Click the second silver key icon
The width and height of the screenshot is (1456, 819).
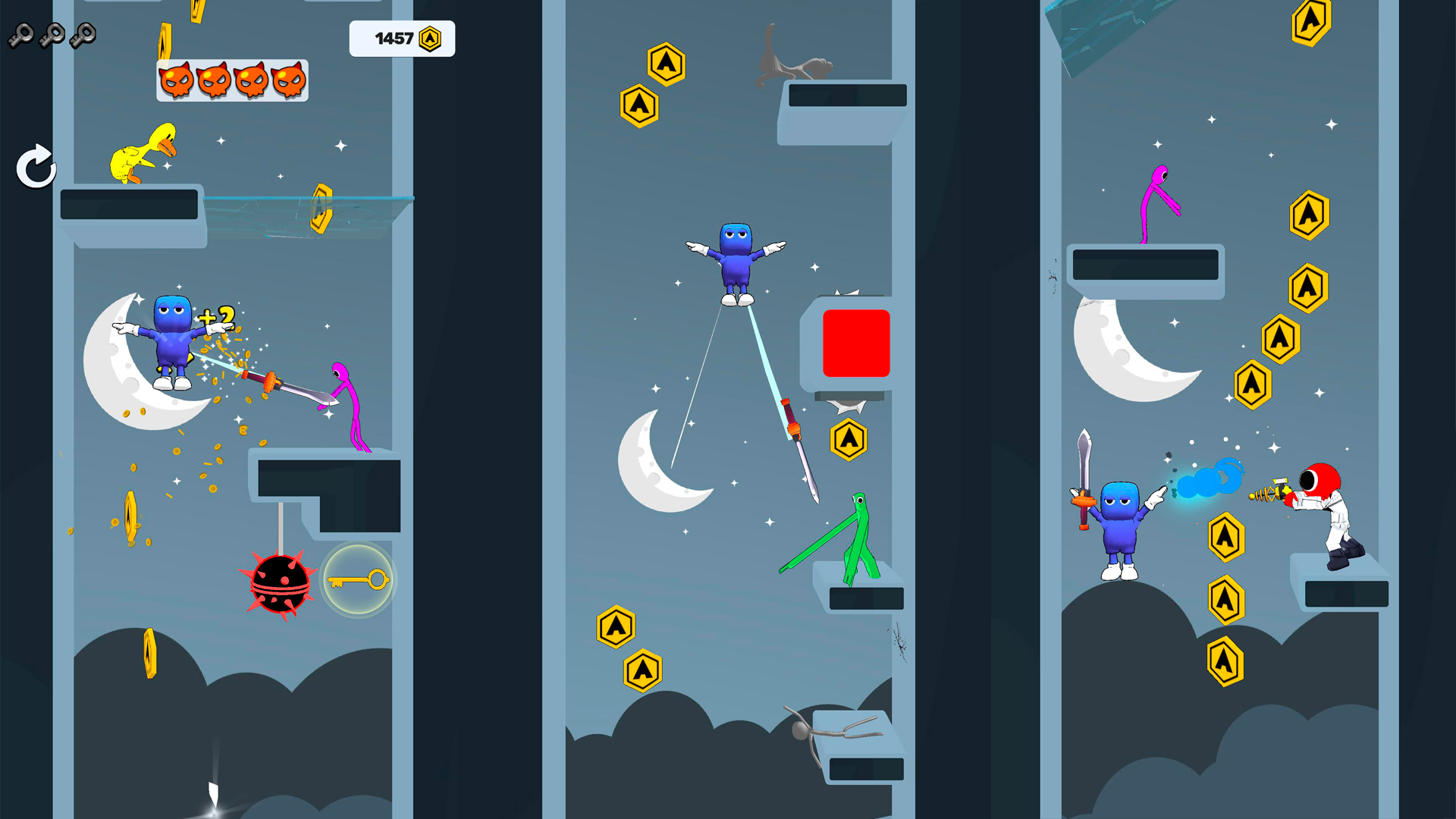(x=52, y=34)
